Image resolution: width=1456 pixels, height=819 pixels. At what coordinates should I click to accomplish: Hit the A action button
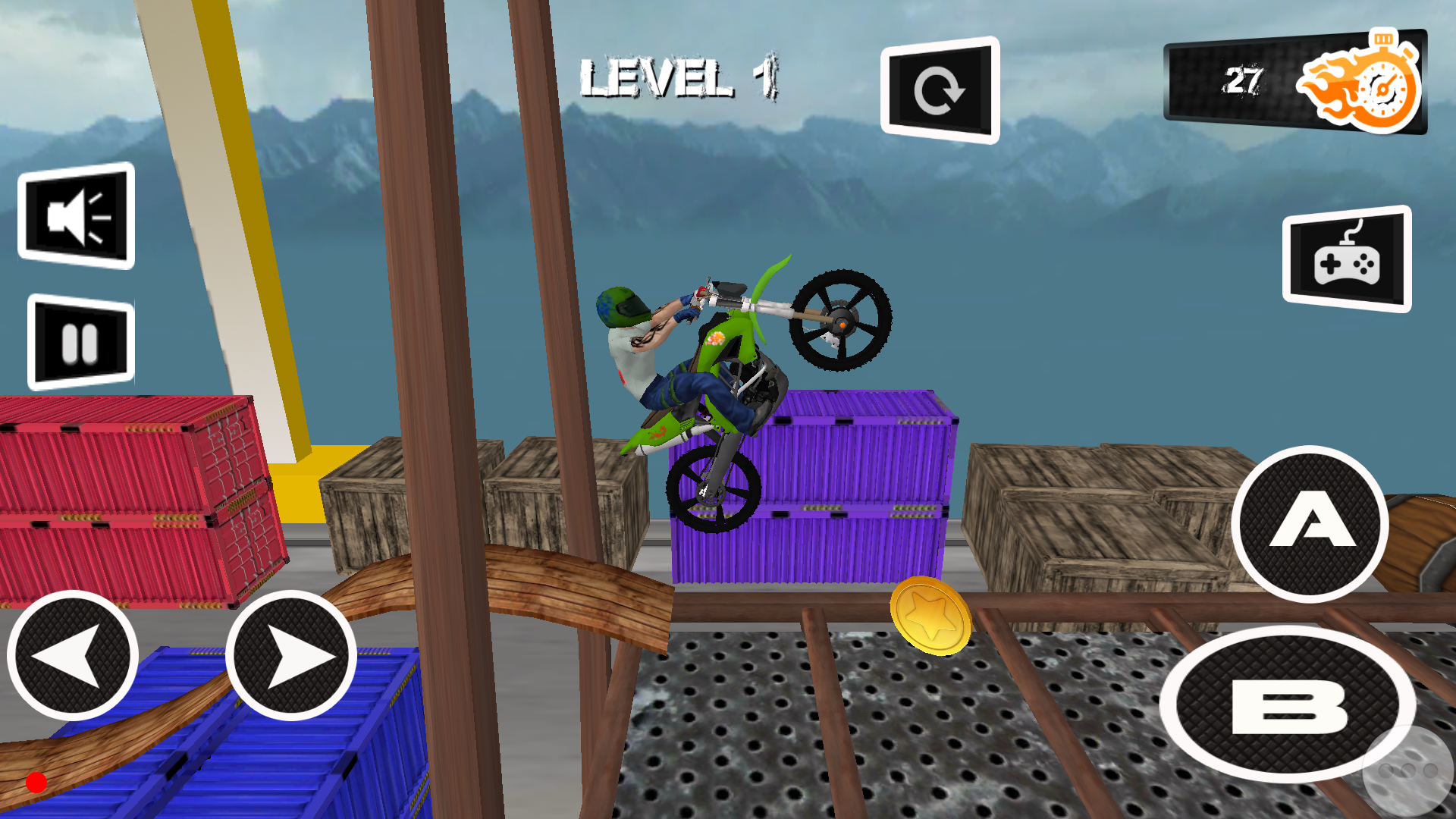(x=1310, y=523)
